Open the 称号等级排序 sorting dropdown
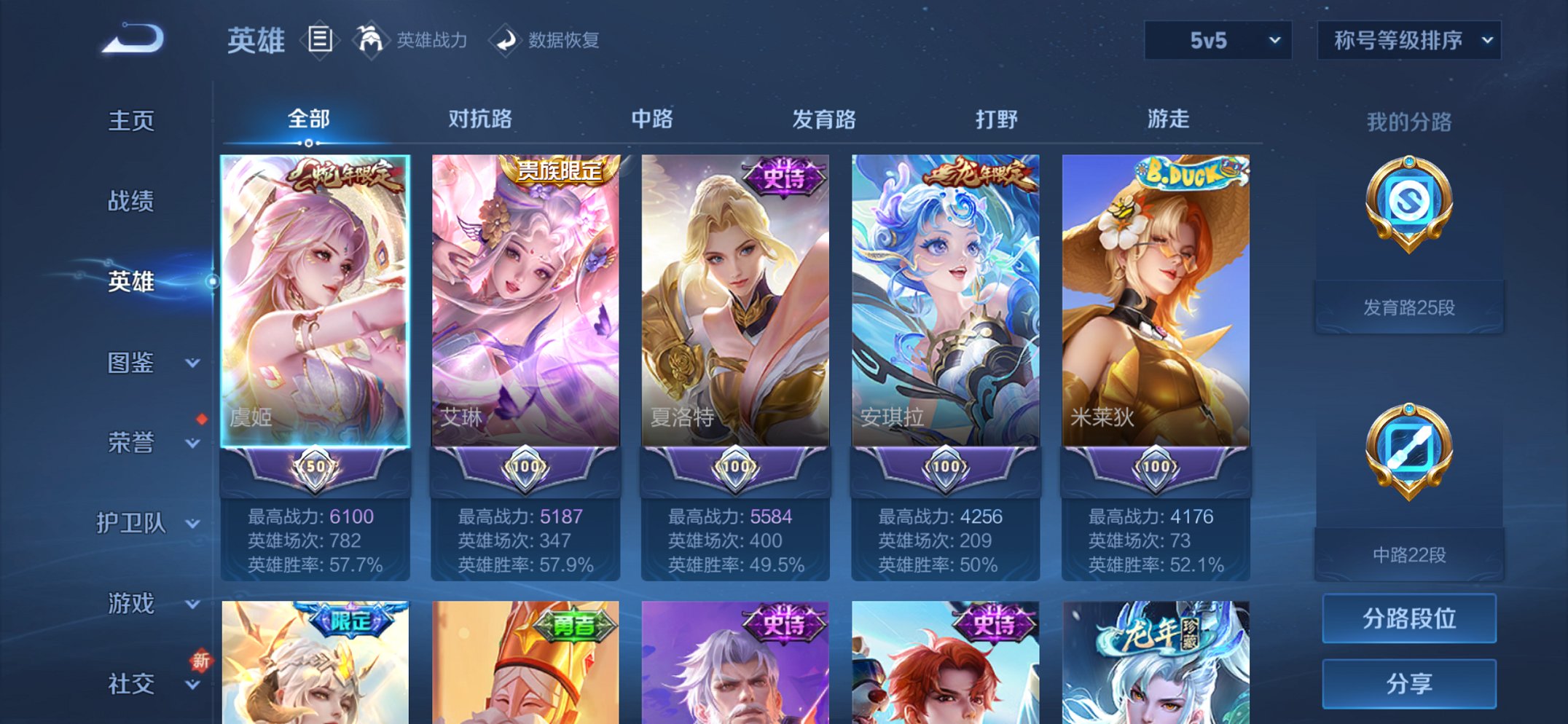Image resolution: width=1568 pixels, height=724 pixels. 1406,40
